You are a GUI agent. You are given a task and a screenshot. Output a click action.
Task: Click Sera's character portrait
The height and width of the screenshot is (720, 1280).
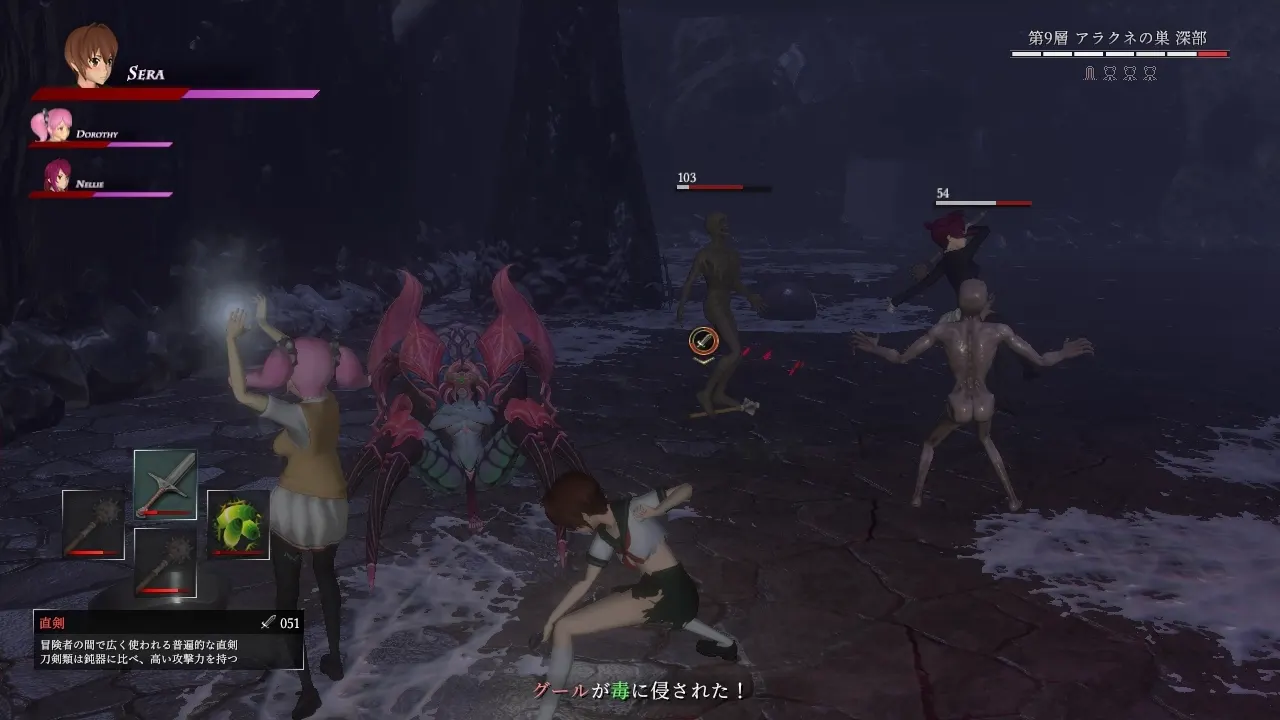pos(92,56)
